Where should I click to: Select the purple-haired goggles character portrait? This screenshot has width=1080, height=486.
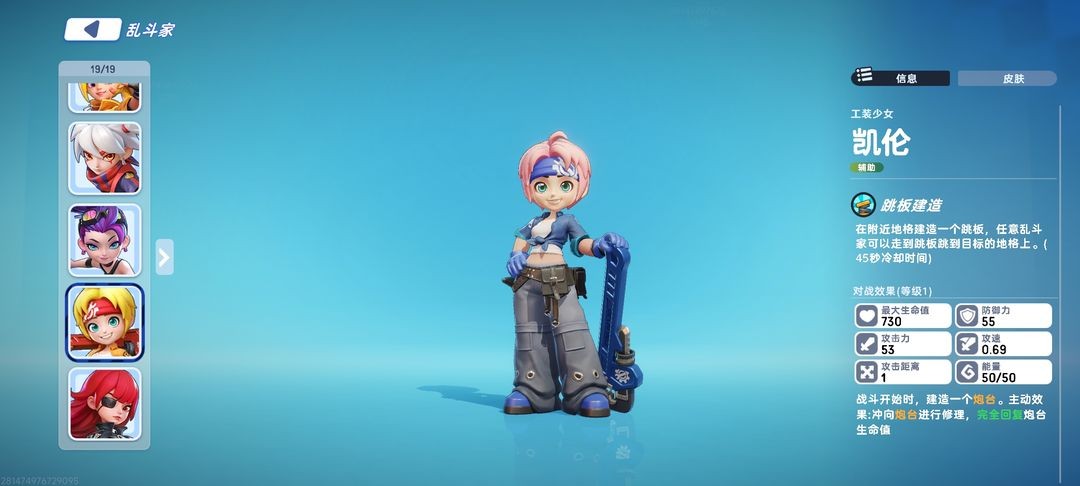pos(105,240)
